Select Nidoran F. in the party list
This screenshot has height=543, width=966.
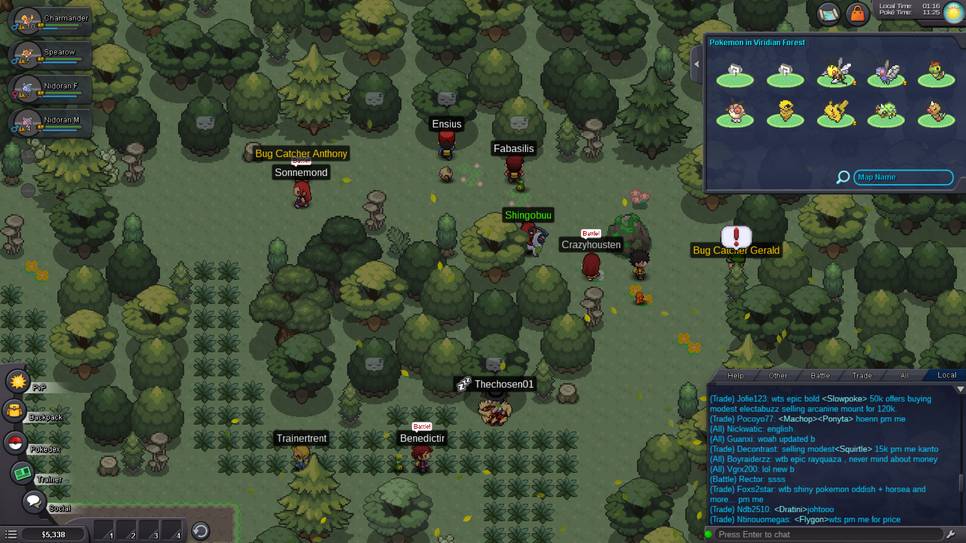pyautogui.click(x=48, y=88)
